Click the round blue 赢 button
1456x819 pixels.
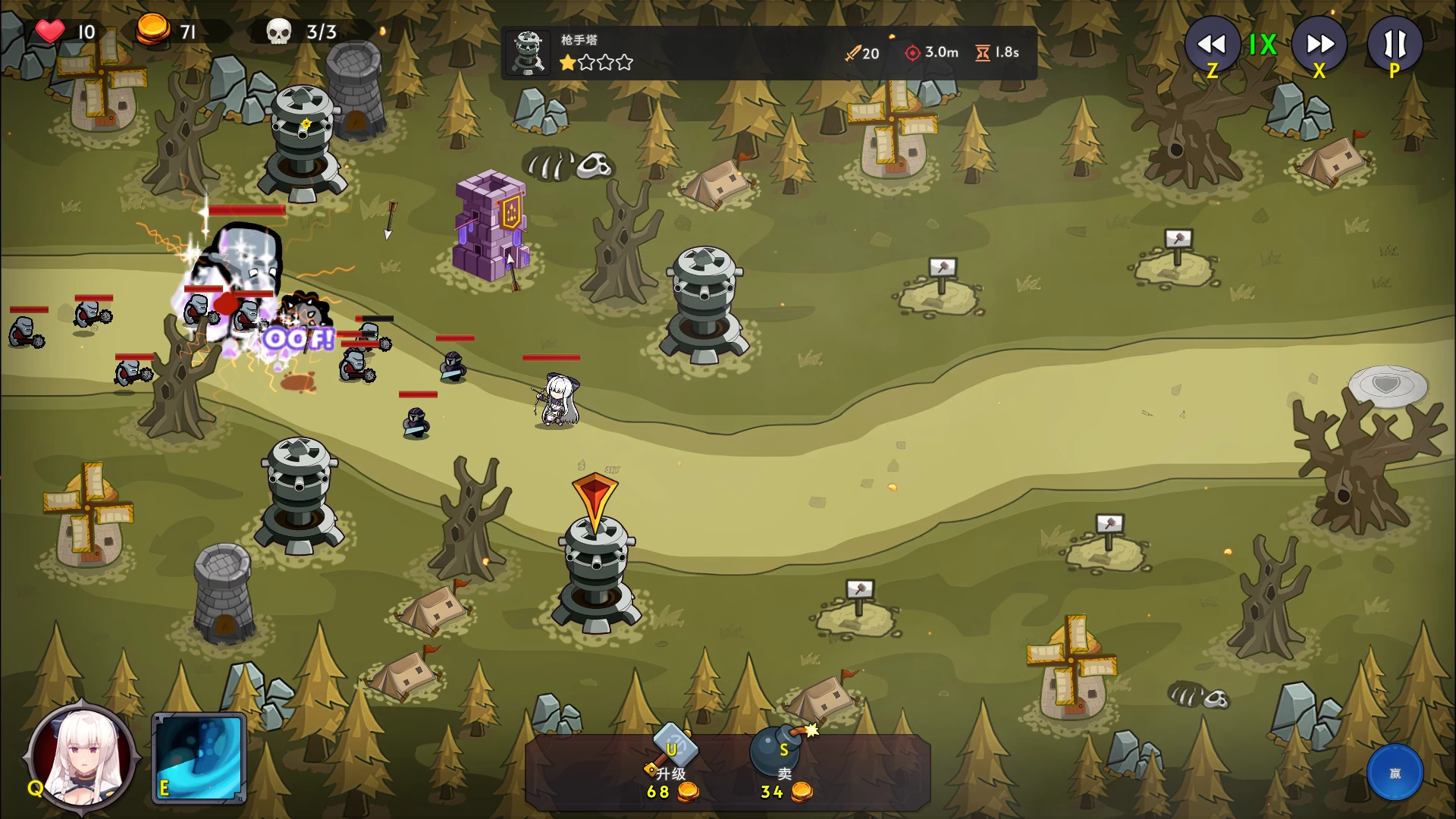[1395, 773]
